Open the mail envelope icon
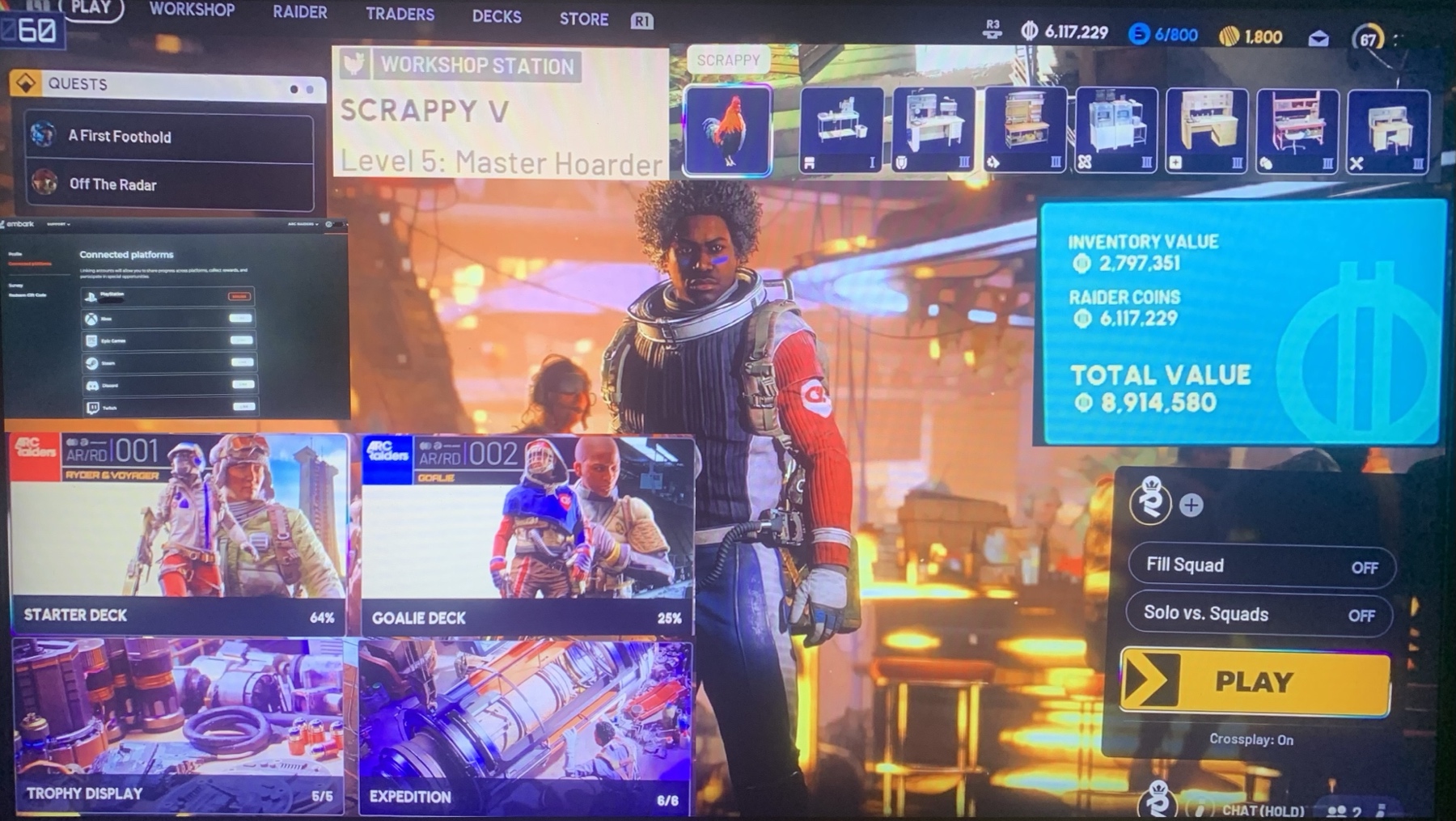Screen dimensions: 1456x821 click(1318, 38)
